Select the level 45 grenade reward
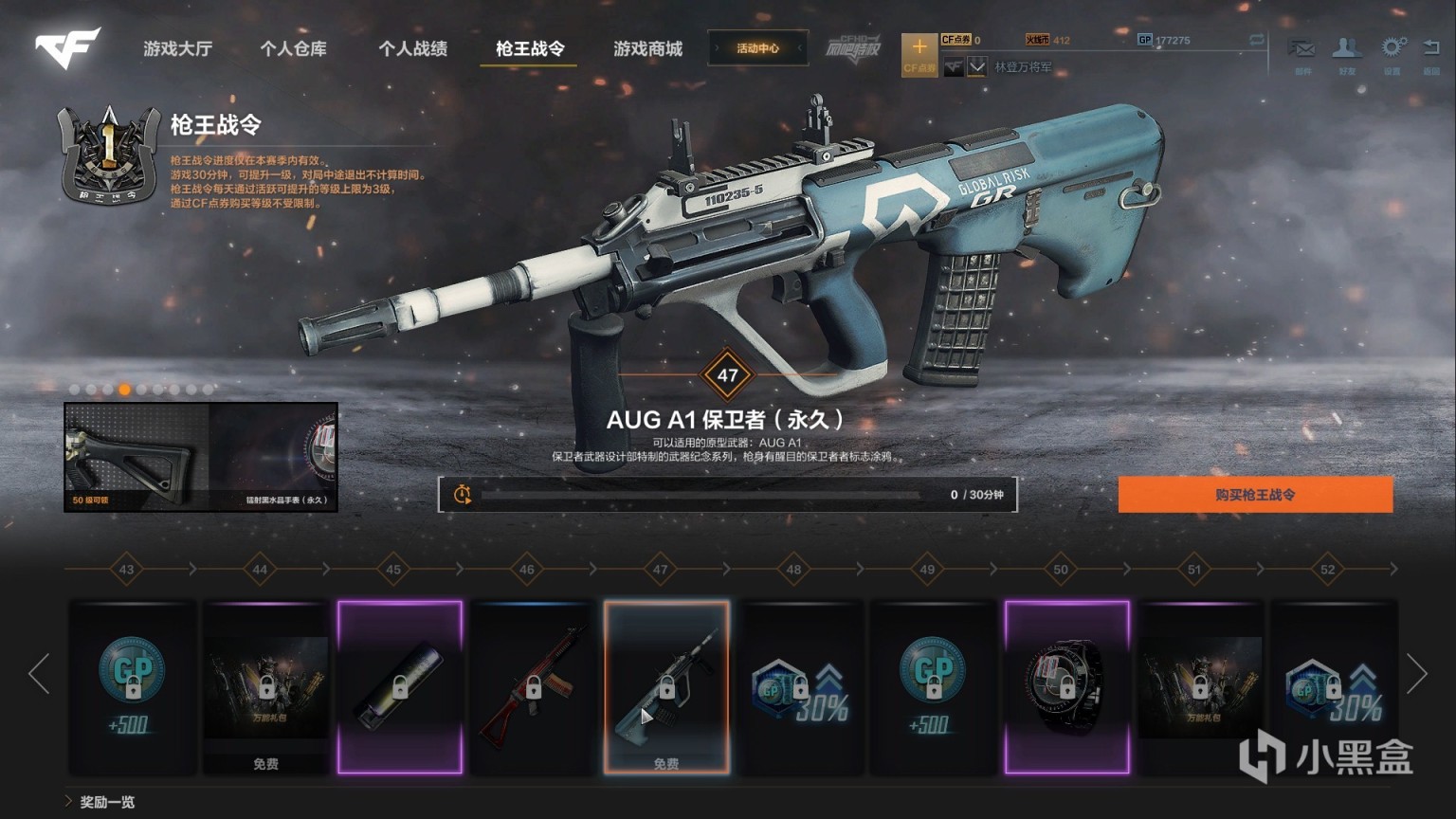The width and height of the screenshot is (1456, 819). pyautogui.click(x=400, y=687)
